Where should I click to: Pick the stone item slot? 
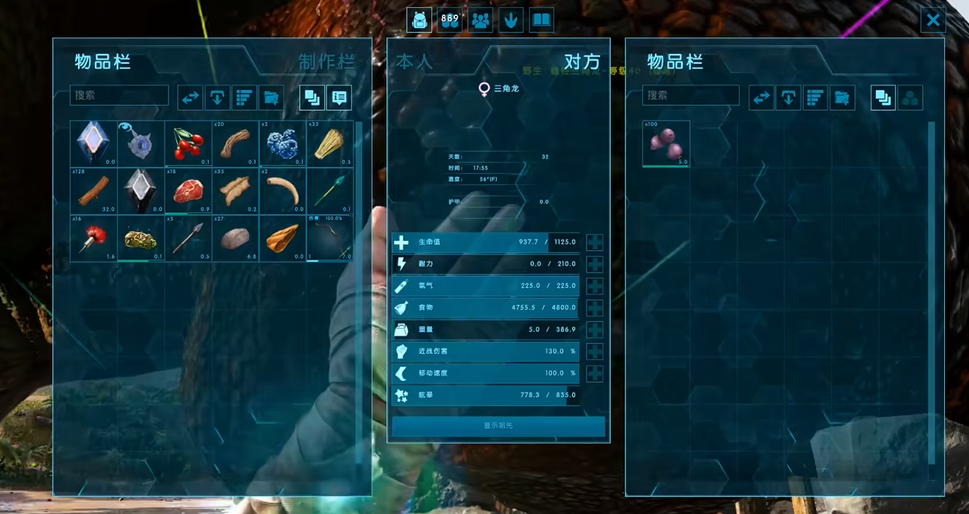[234, 237]
